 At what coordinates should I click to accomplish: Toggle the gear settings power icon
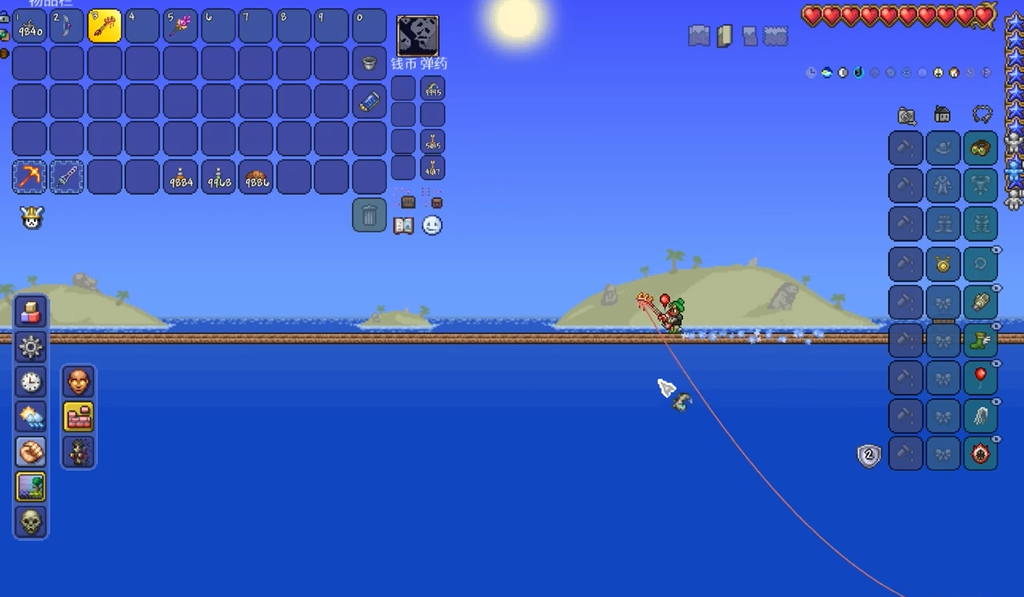pos(31,347)
